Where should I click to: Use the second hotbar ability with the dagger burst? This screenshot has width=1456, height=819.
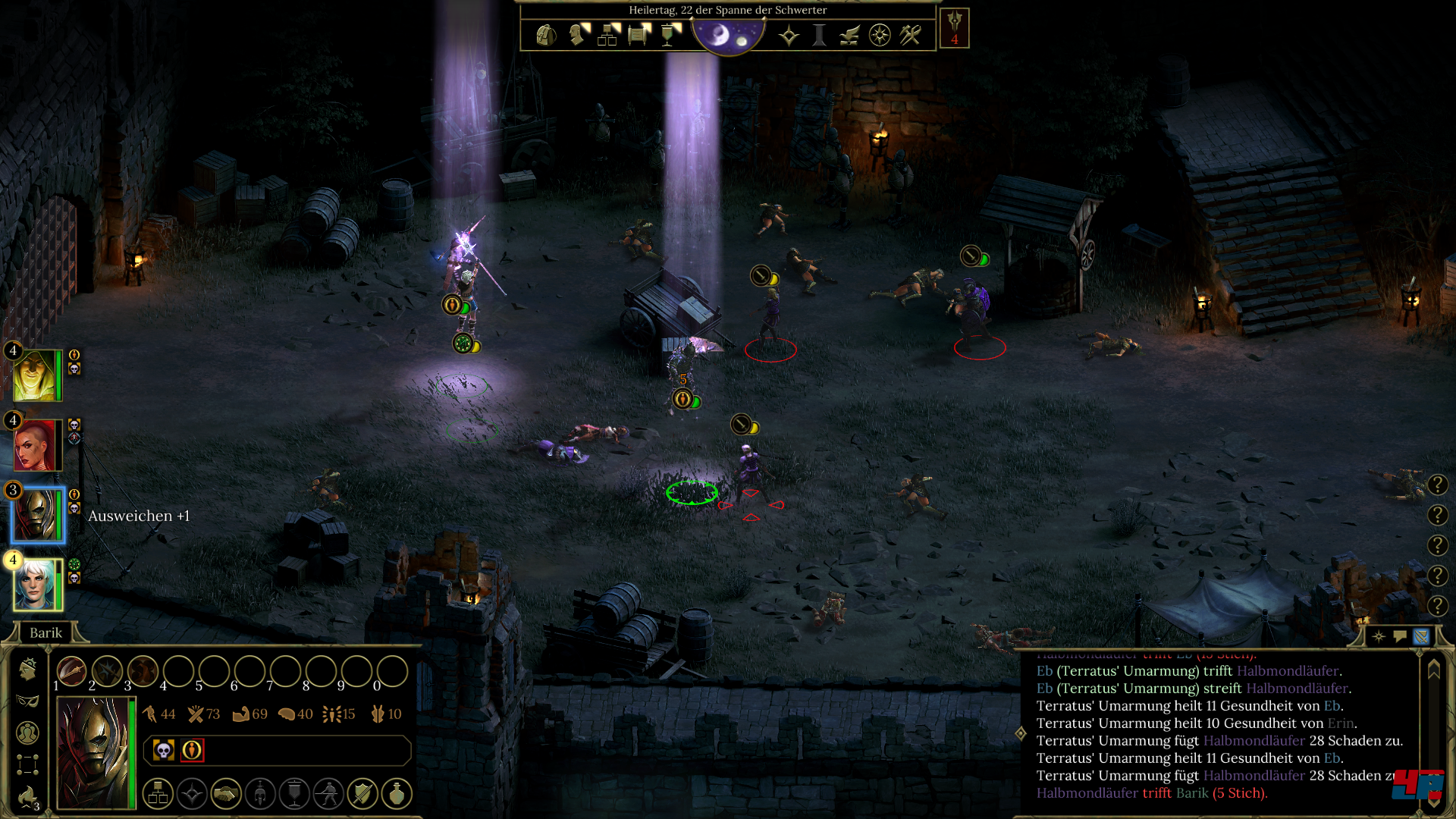pyautogui.click(x=107, y=671)
